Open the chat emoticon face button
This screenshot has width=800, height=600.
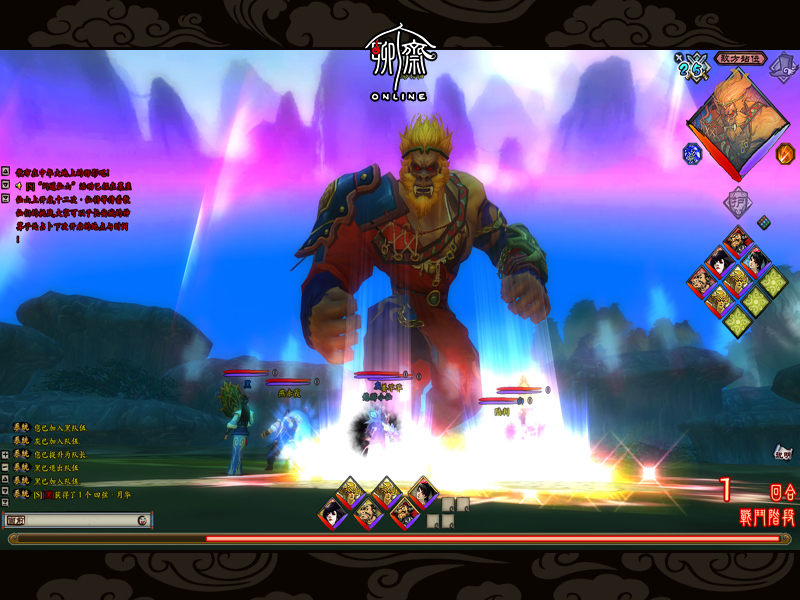point(143,520)
